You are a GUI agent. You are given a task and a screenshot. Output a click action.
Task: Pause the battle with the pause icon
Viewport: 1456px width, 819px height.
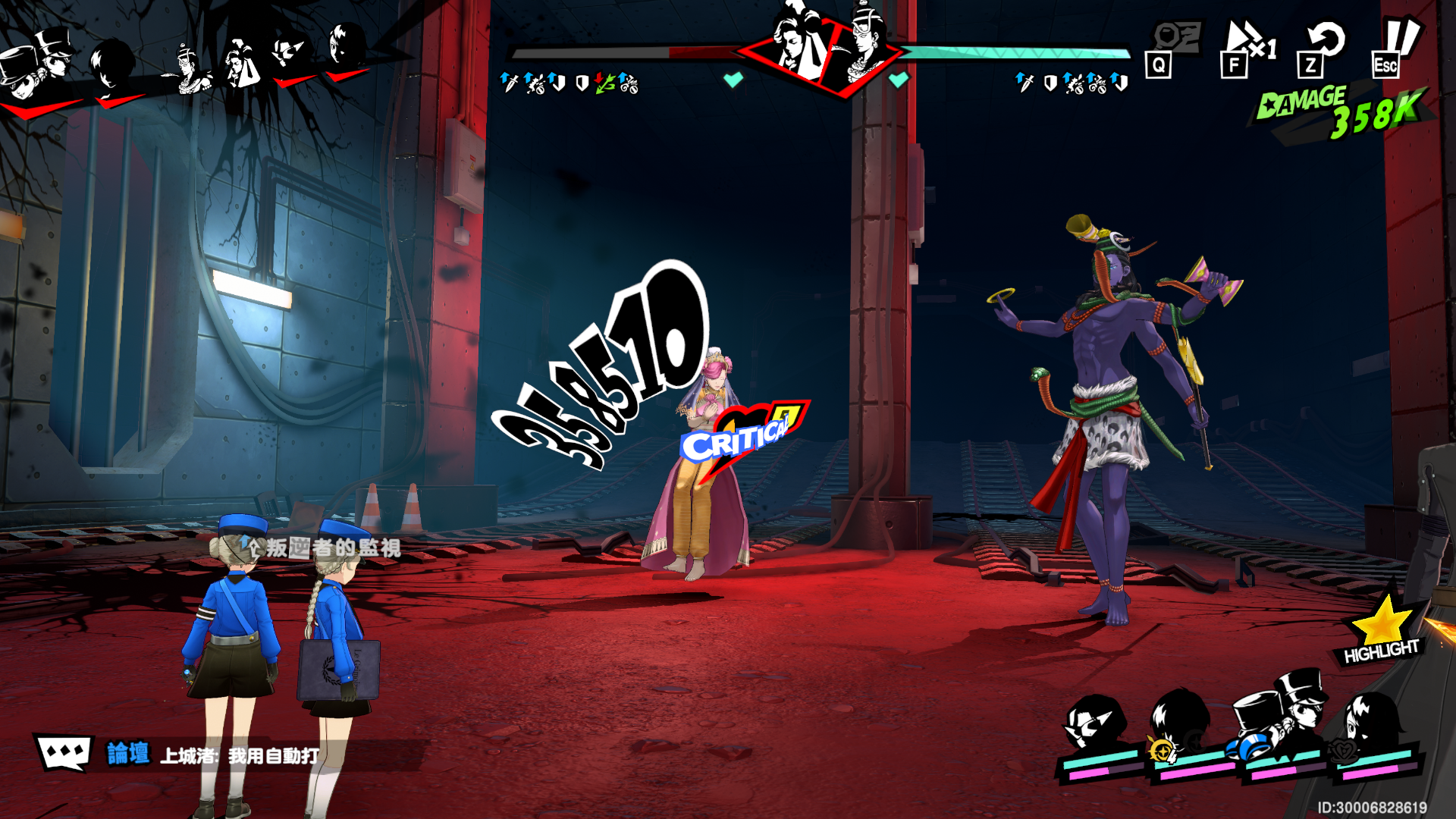point(1397,45)
